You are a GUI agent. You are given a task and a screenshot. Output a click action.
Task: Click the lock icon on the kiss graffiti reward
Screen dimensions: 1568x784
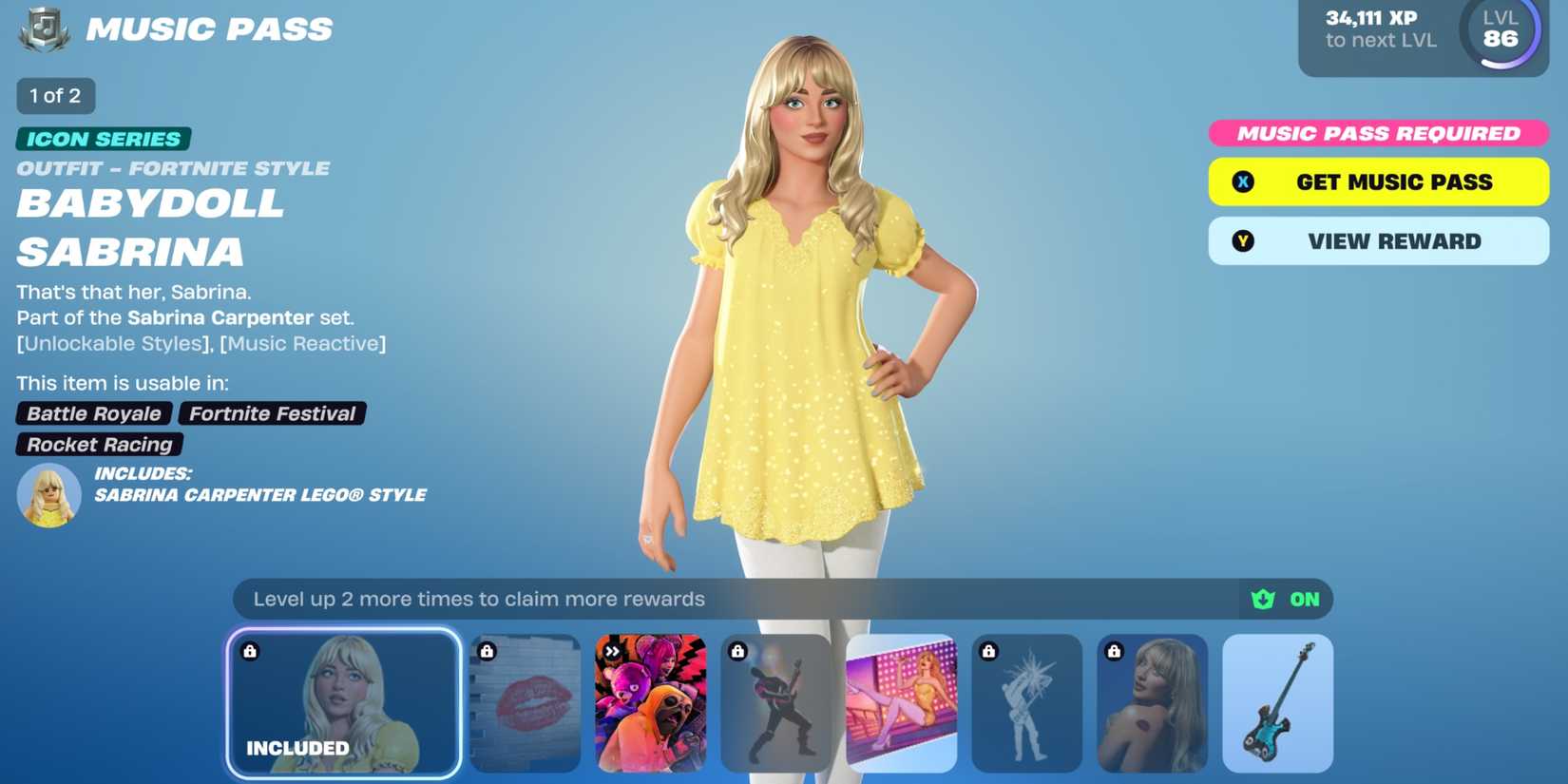coord(488,650)
